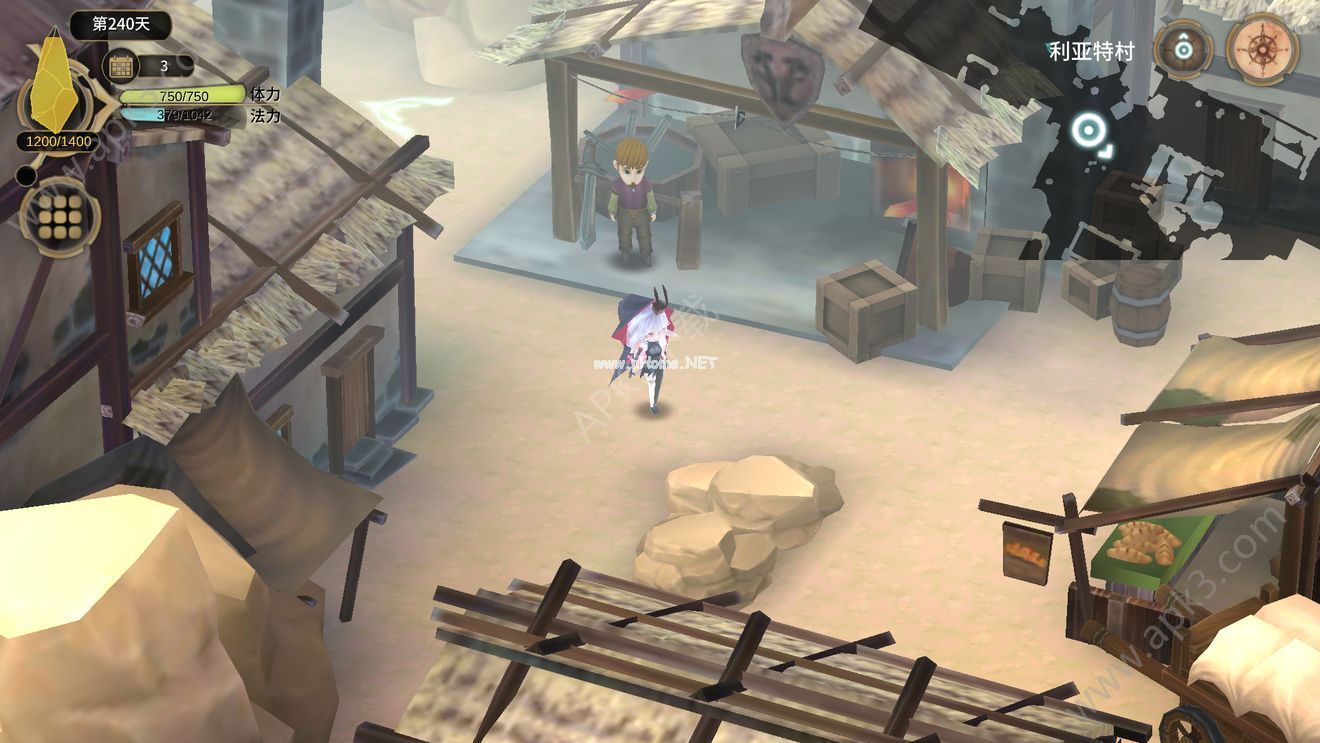Open the calendar icon
Image resolution: width=1320 pixels, height=743 pixels.
122,67
